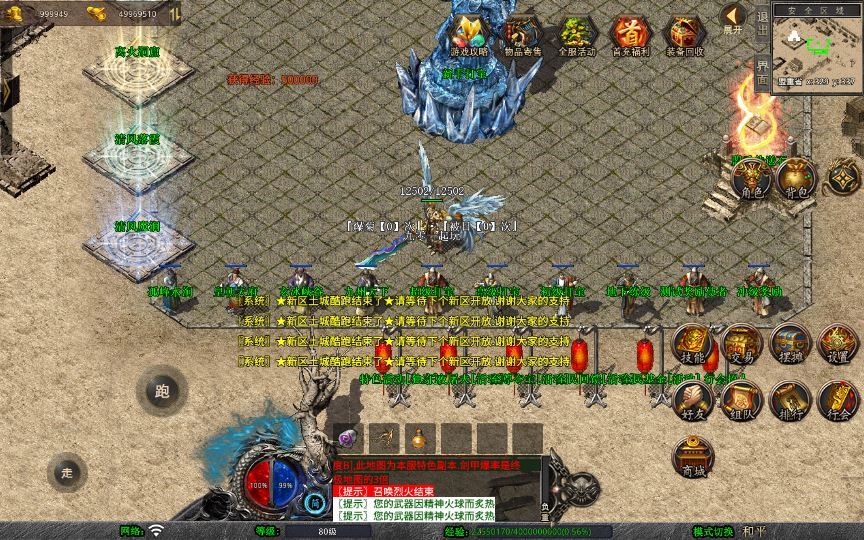Open the 背包 backpack
The height and width of the screenshot is (540, 864).
(795, 178)
